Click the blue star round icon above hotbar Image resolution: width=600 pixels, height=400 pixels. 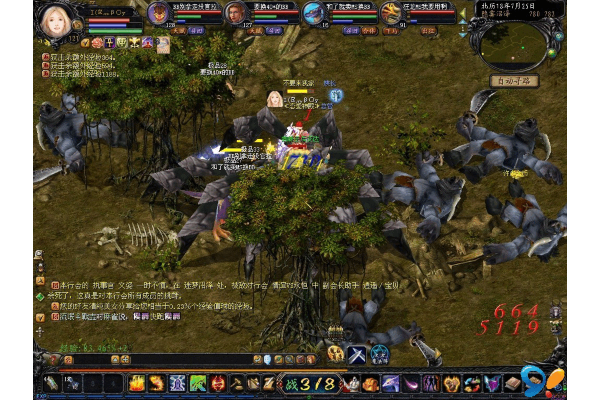tap(380, 353)
